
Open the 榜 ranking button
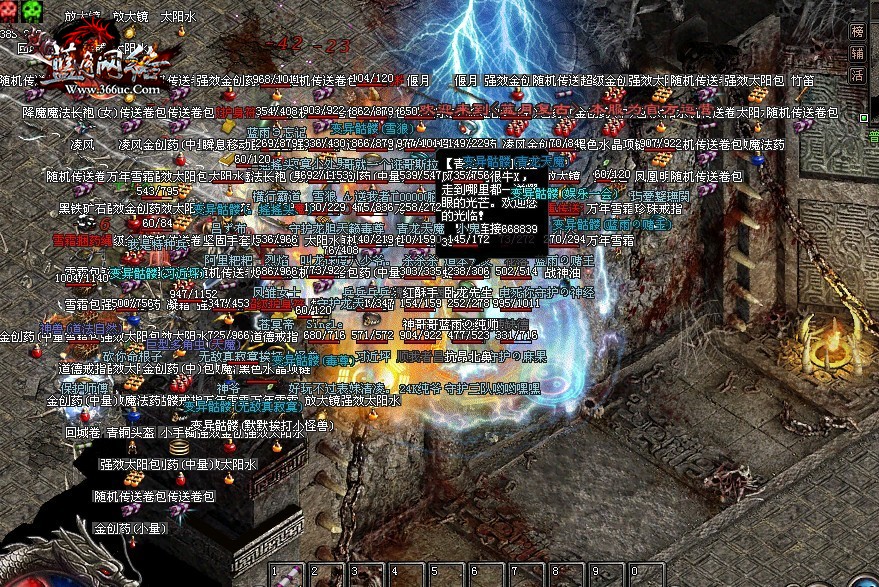coord(857,31)
